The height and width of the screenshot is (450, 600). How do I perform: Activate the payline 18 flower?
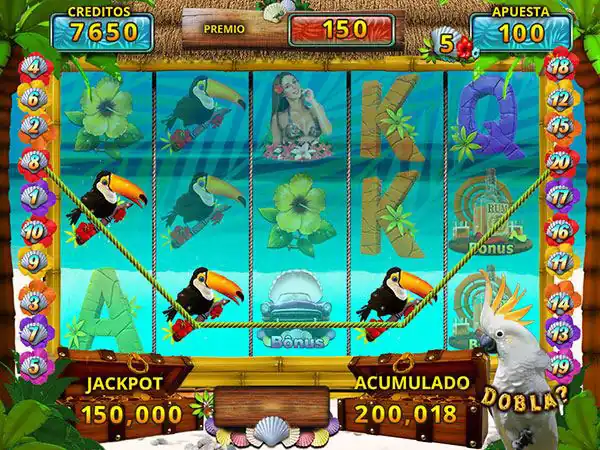click(x=561, y=68)
